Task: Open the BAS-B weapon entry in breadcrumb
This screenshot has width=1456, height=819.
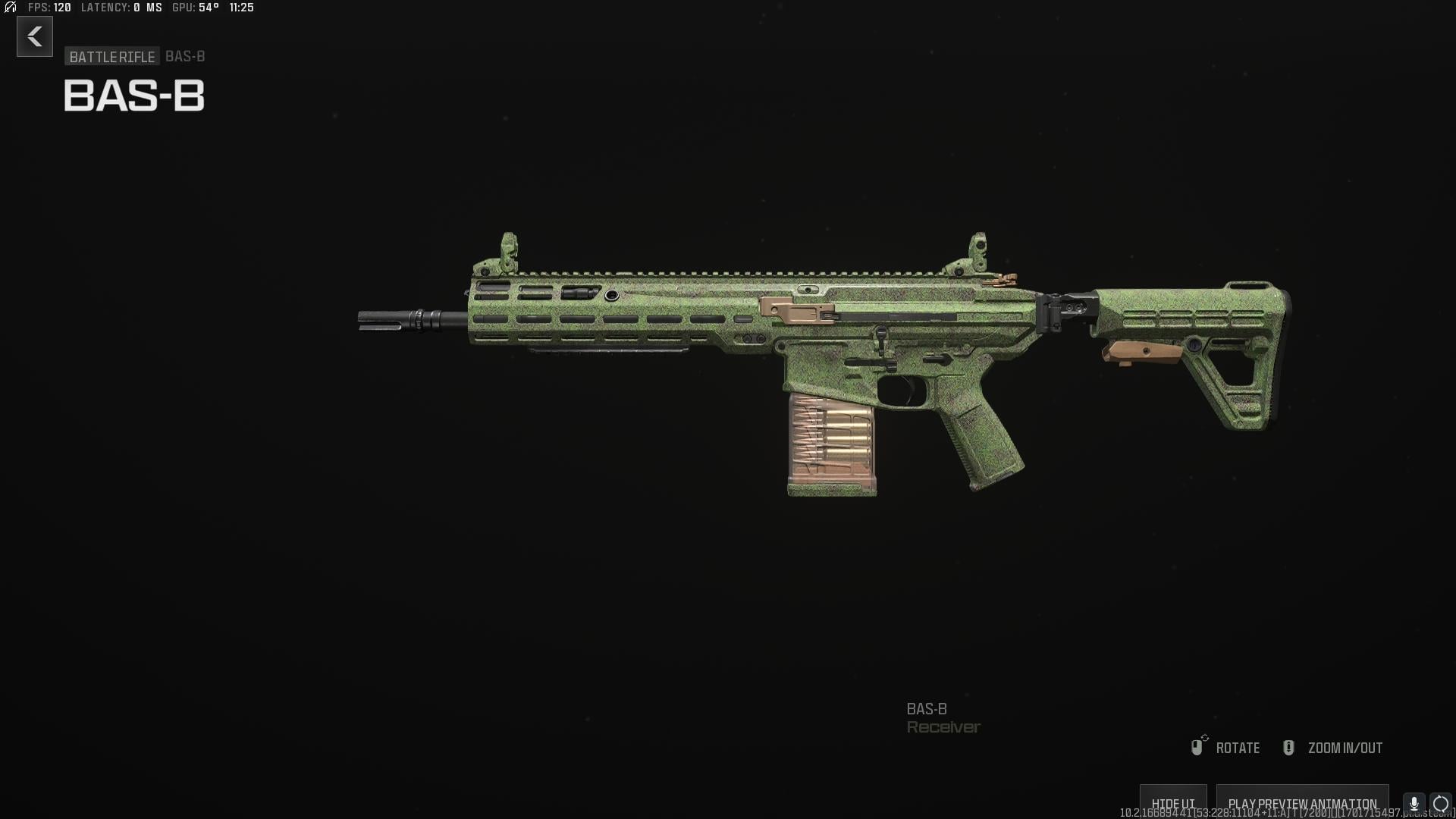Action: tap(184, 56)
